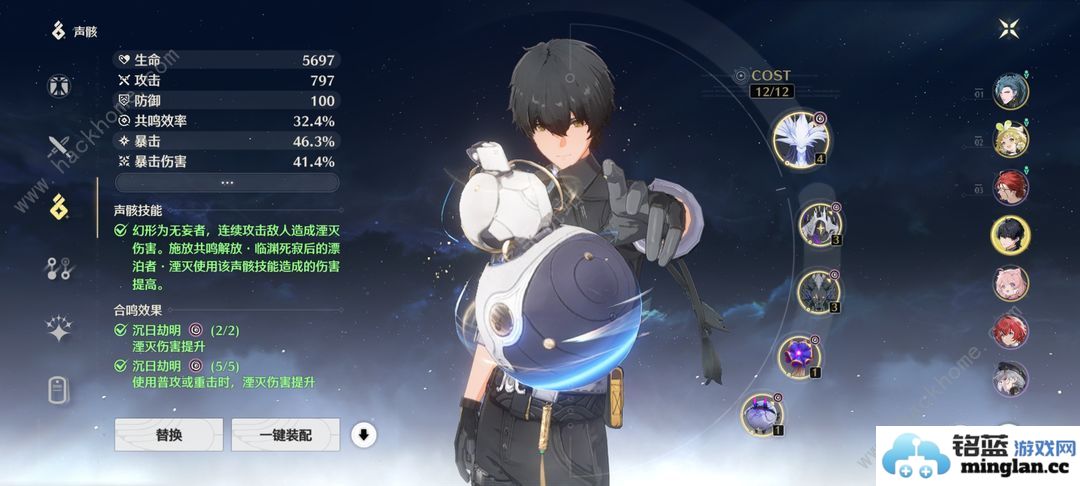
Task: Click the 替换 (Replace) button
Action: tap(168, 435)
